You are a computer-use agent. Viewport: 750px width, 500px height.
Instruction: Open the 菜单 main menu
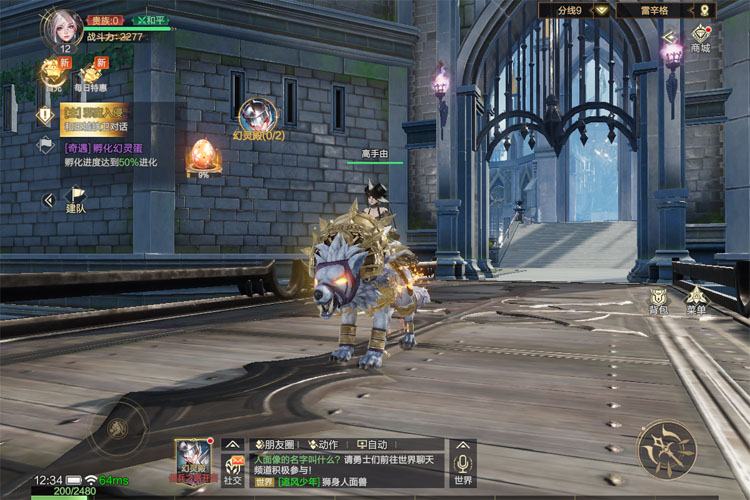[696, 299]
